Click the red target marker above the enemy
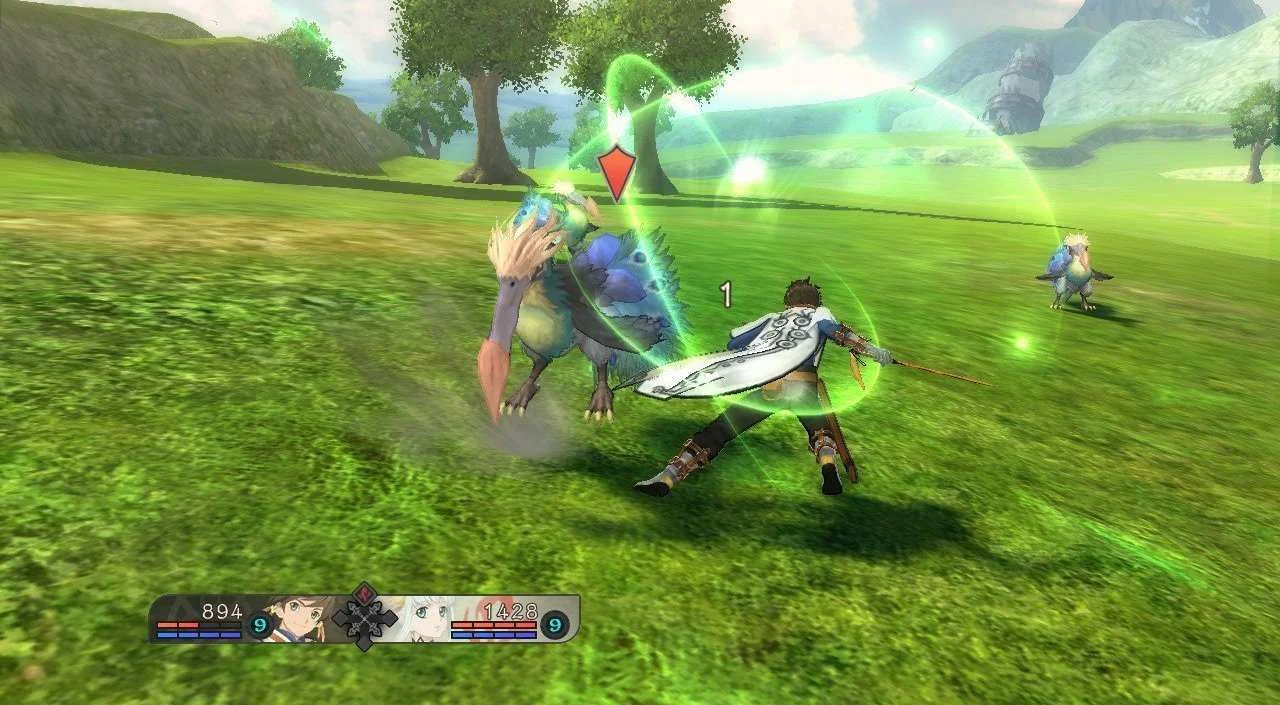This screenshot has height=705, width=1280. point(616,172)
